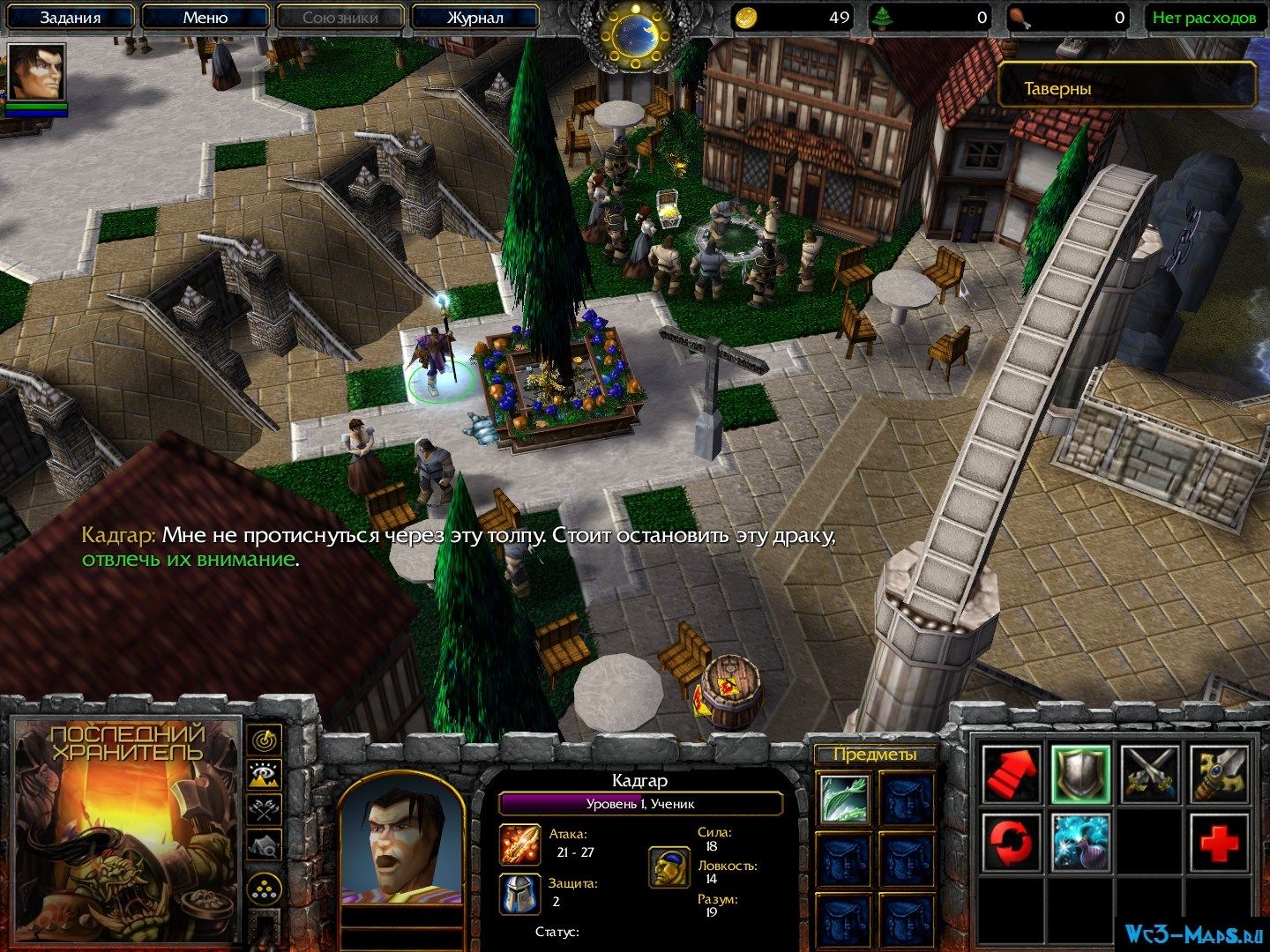
Task: Toggle ally color mode crossed-axes button
Action: point(263,809)
